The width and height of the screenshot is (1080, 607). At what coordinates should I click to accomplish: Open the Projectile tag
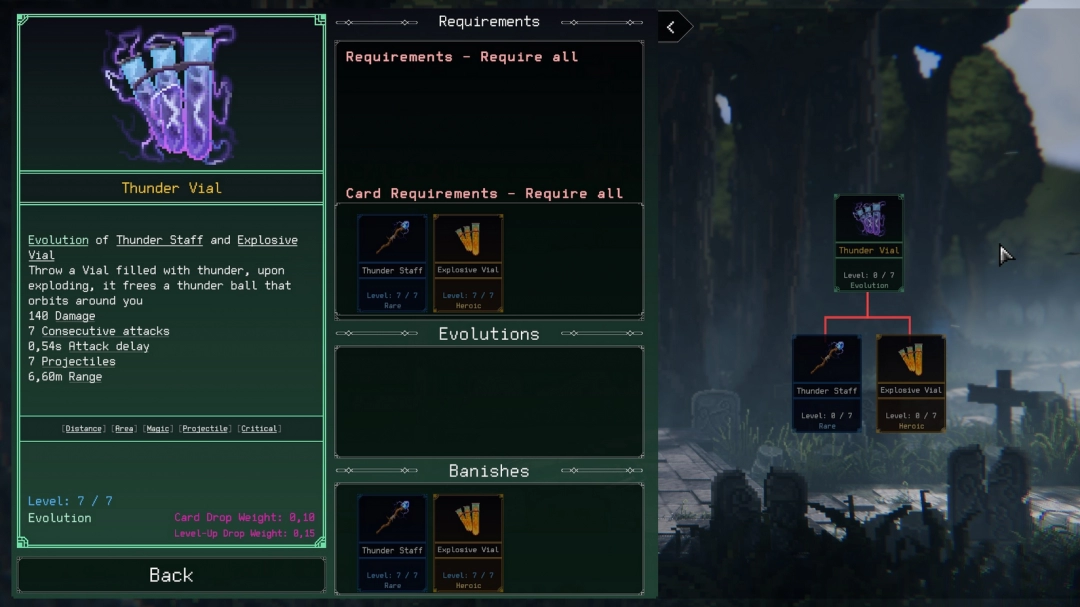pos(207,429)
